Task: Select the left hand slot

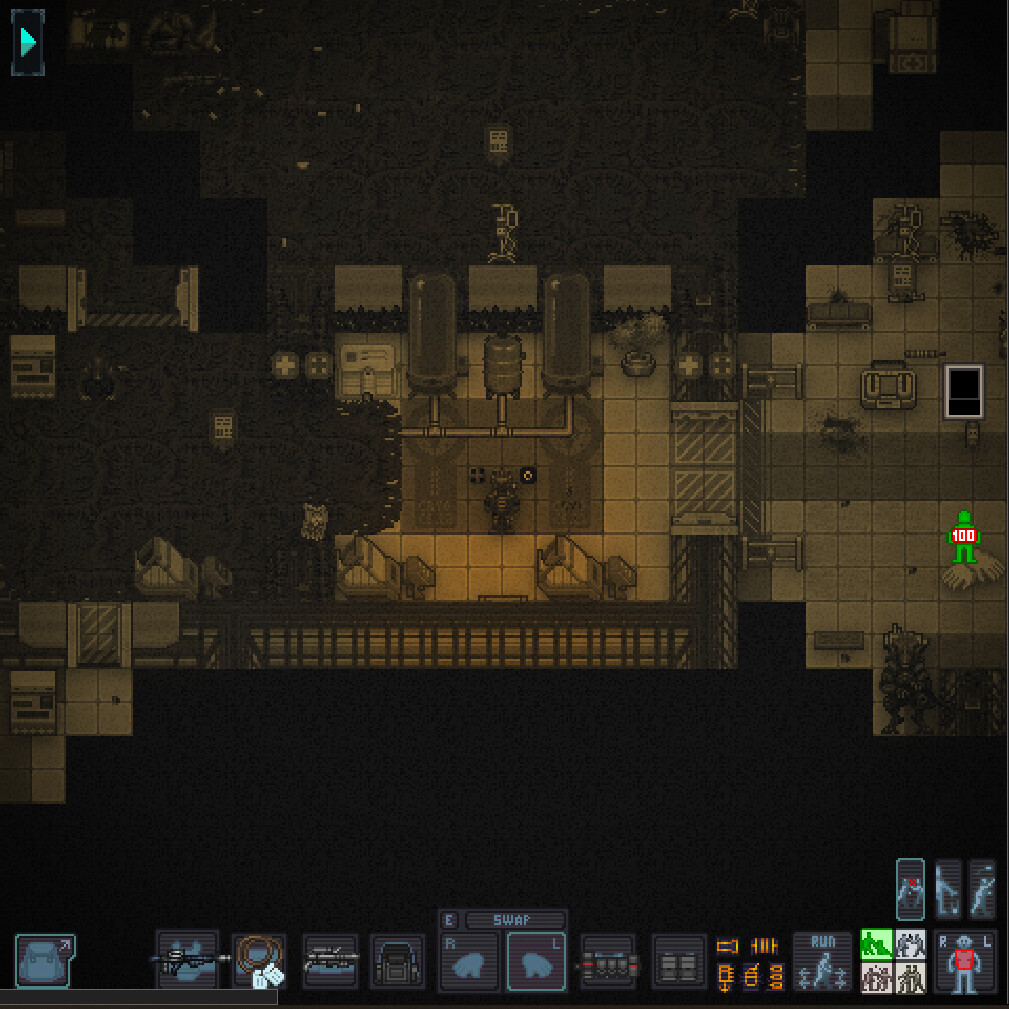Action: [537, 962]
